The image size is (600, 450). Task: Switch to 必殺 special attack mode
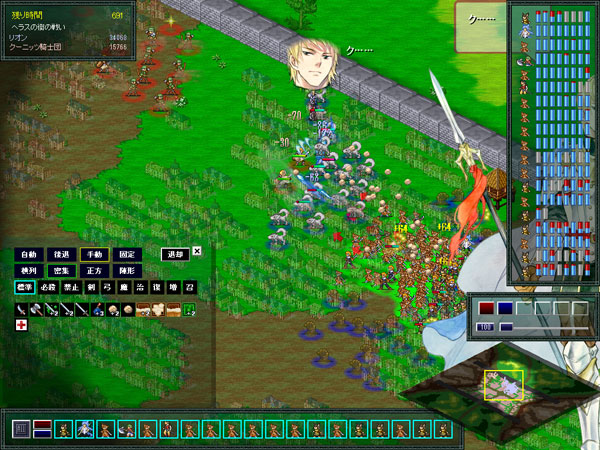48,288
